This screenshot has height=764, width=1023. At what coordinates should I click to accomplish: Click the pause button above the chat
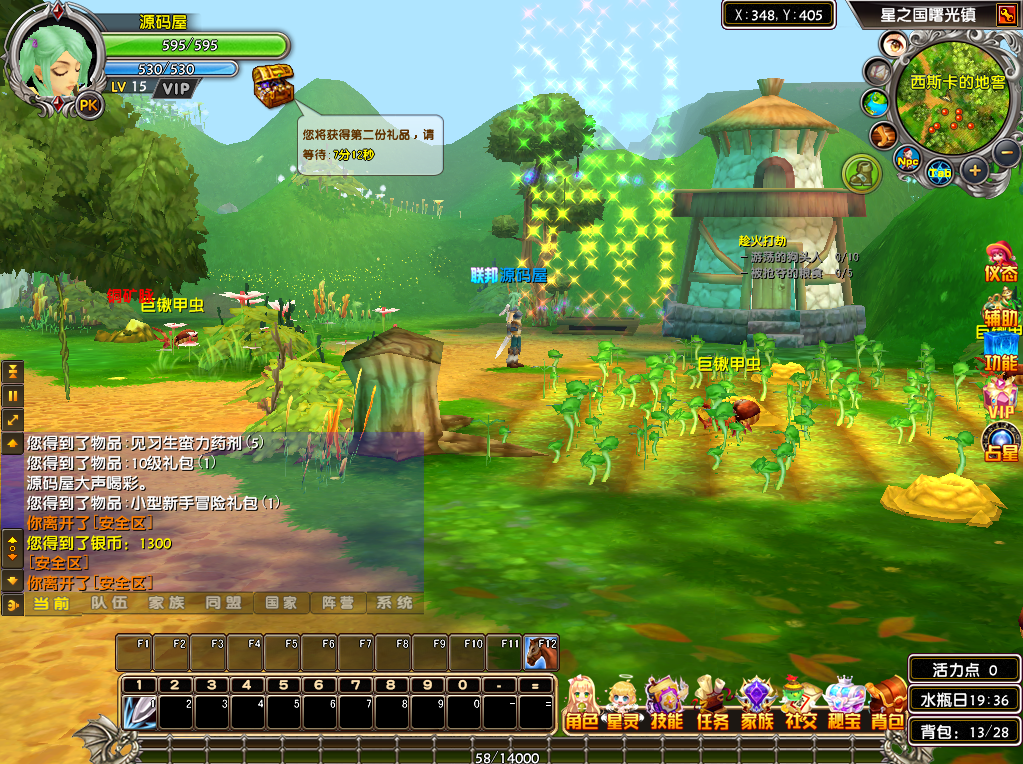[x=13, y=395]
